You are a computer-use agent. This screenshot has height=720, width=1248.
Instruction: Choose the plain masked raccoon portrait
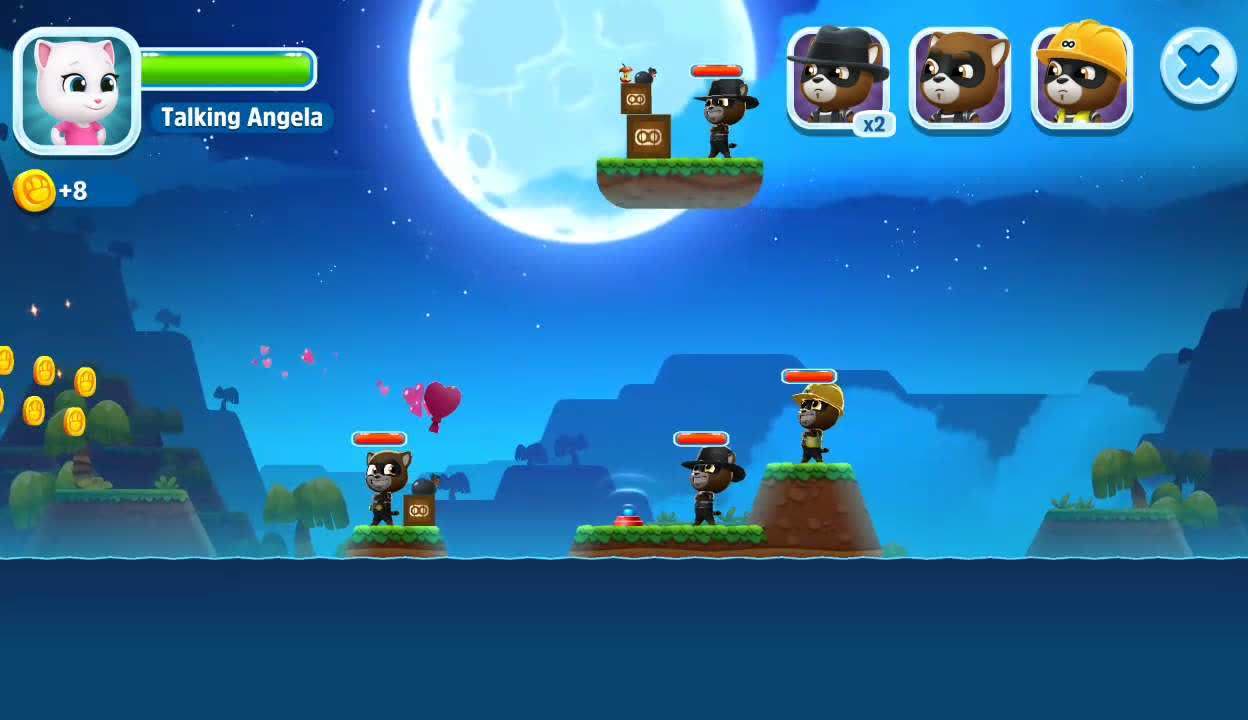pos(959,78)
